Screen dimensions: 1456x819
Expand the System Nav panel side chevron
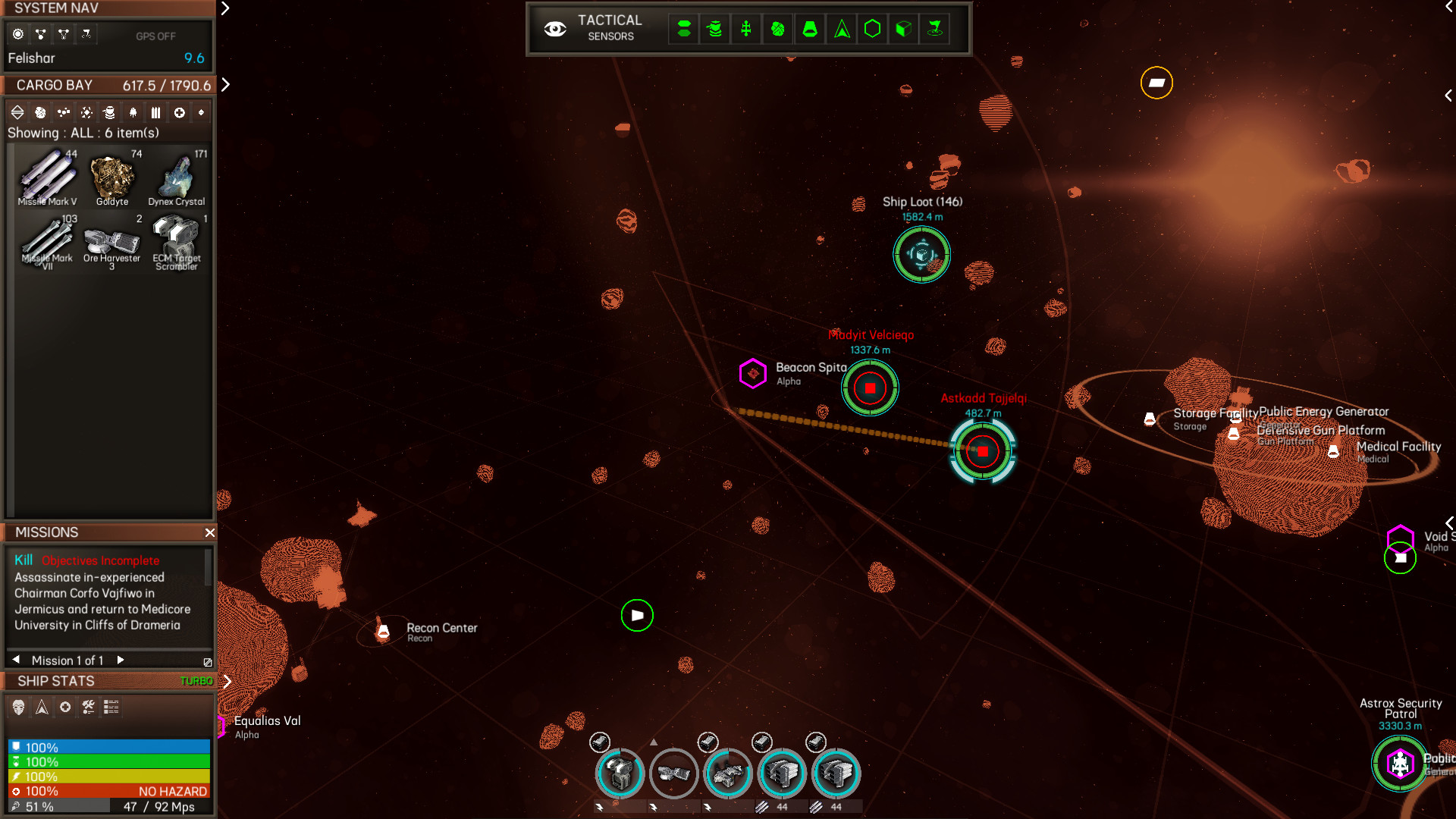coord(224,10)
